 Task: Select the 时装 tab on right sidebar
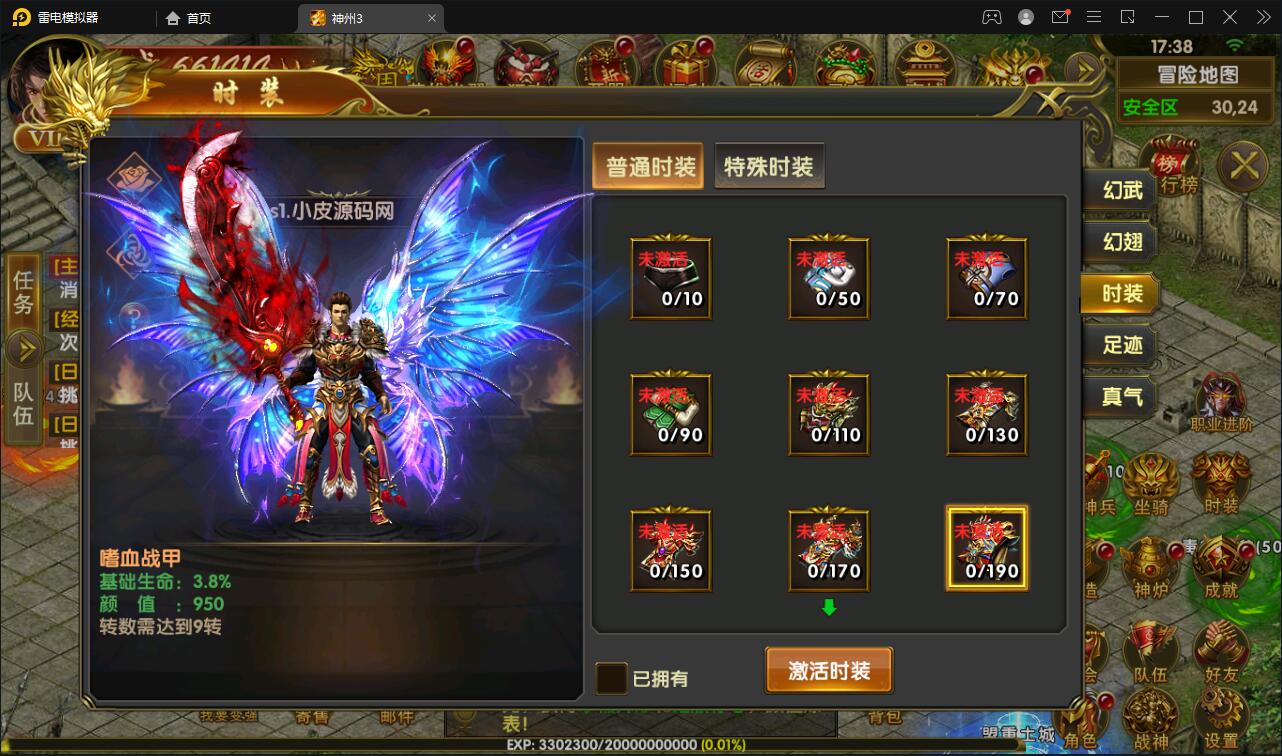(x=1120, y=294)
